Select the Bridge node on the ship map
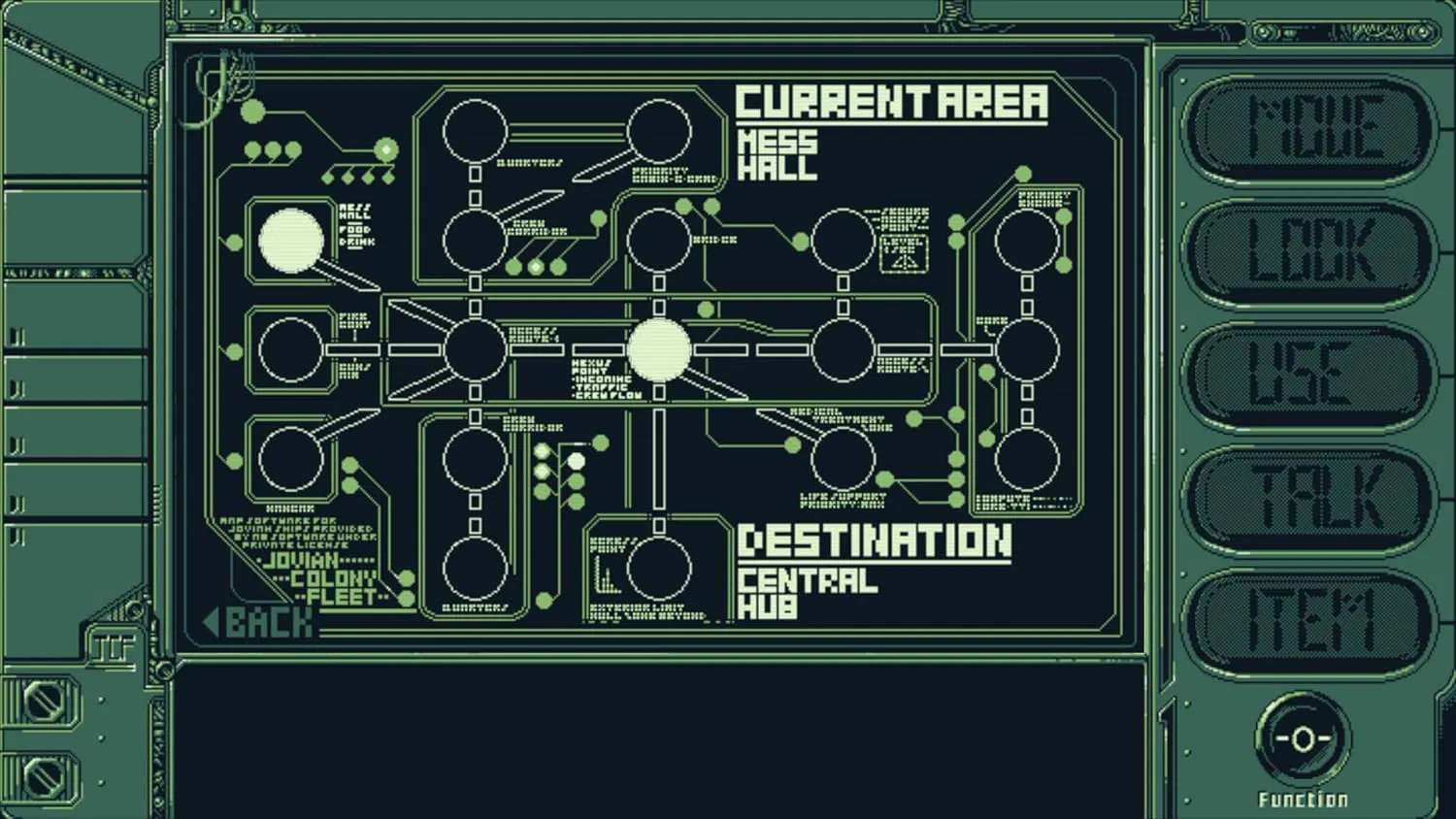 pos(658,240)
